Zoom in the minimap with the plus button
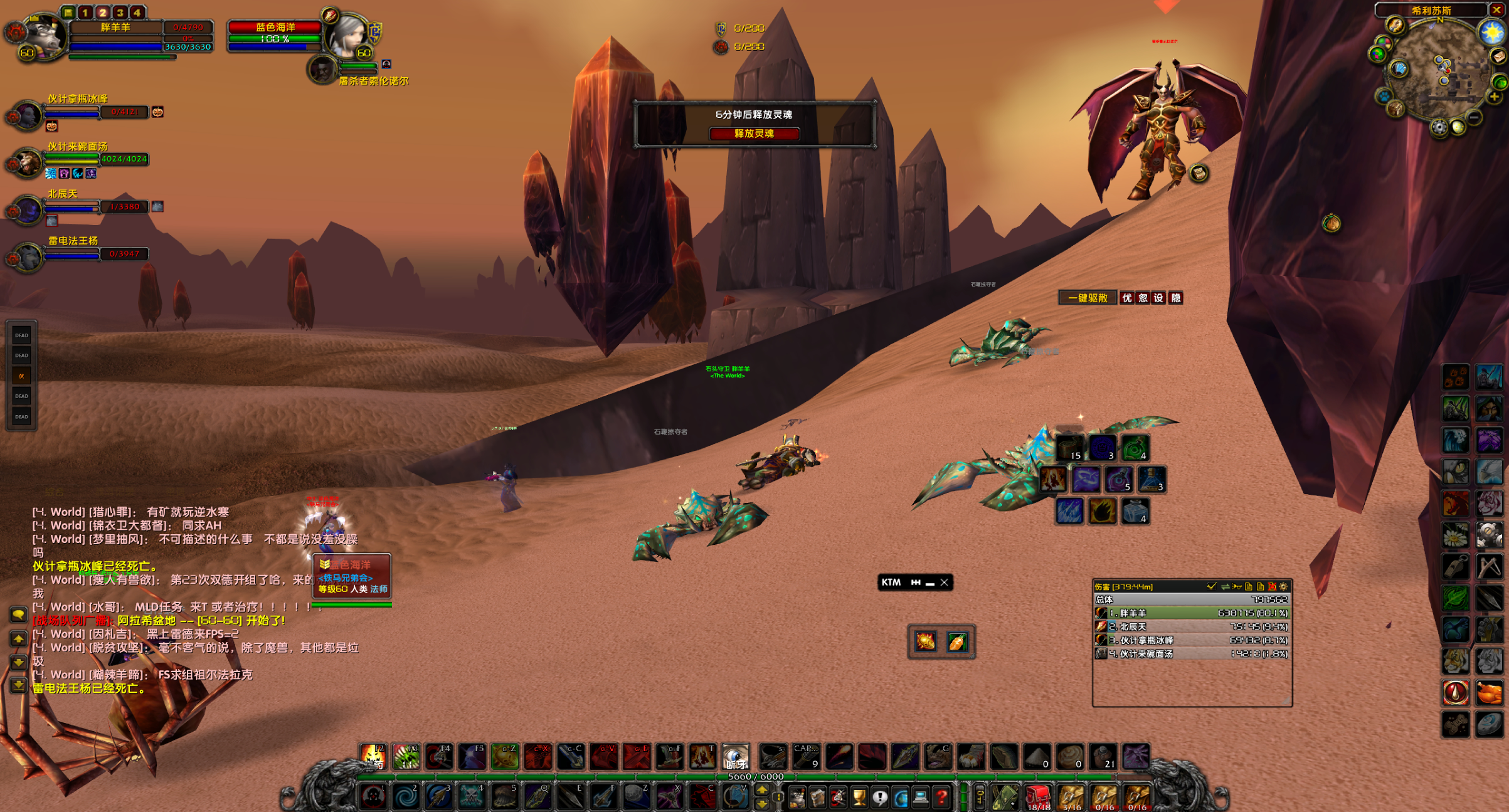This screenshot has width=1509, height=812. (x=1495, y=97)
